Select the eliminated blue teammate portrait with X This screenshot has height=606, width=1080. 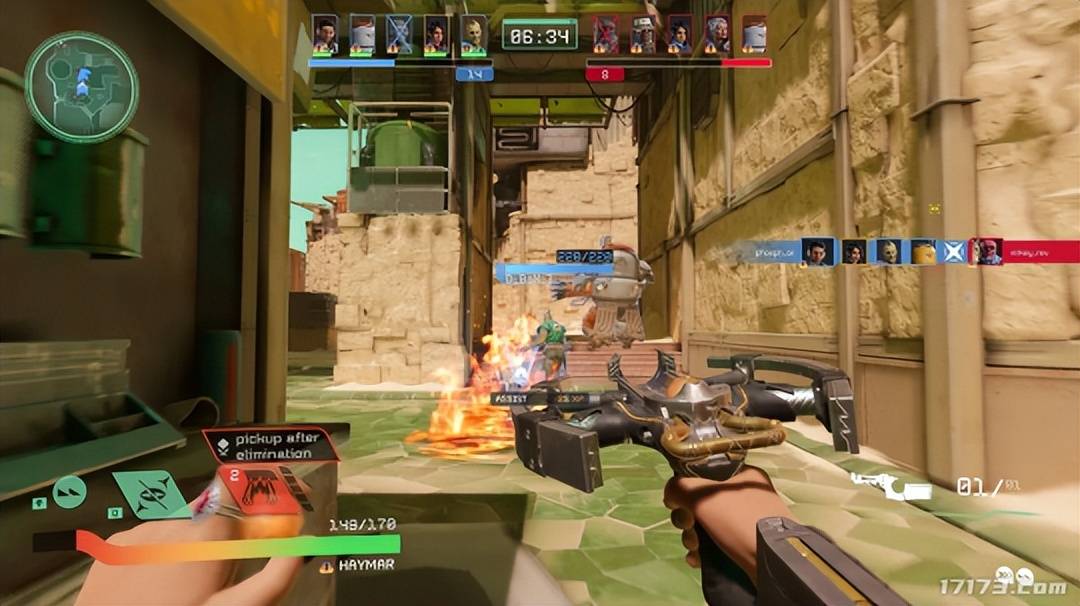pyautogui.click(x=398, y=34)
